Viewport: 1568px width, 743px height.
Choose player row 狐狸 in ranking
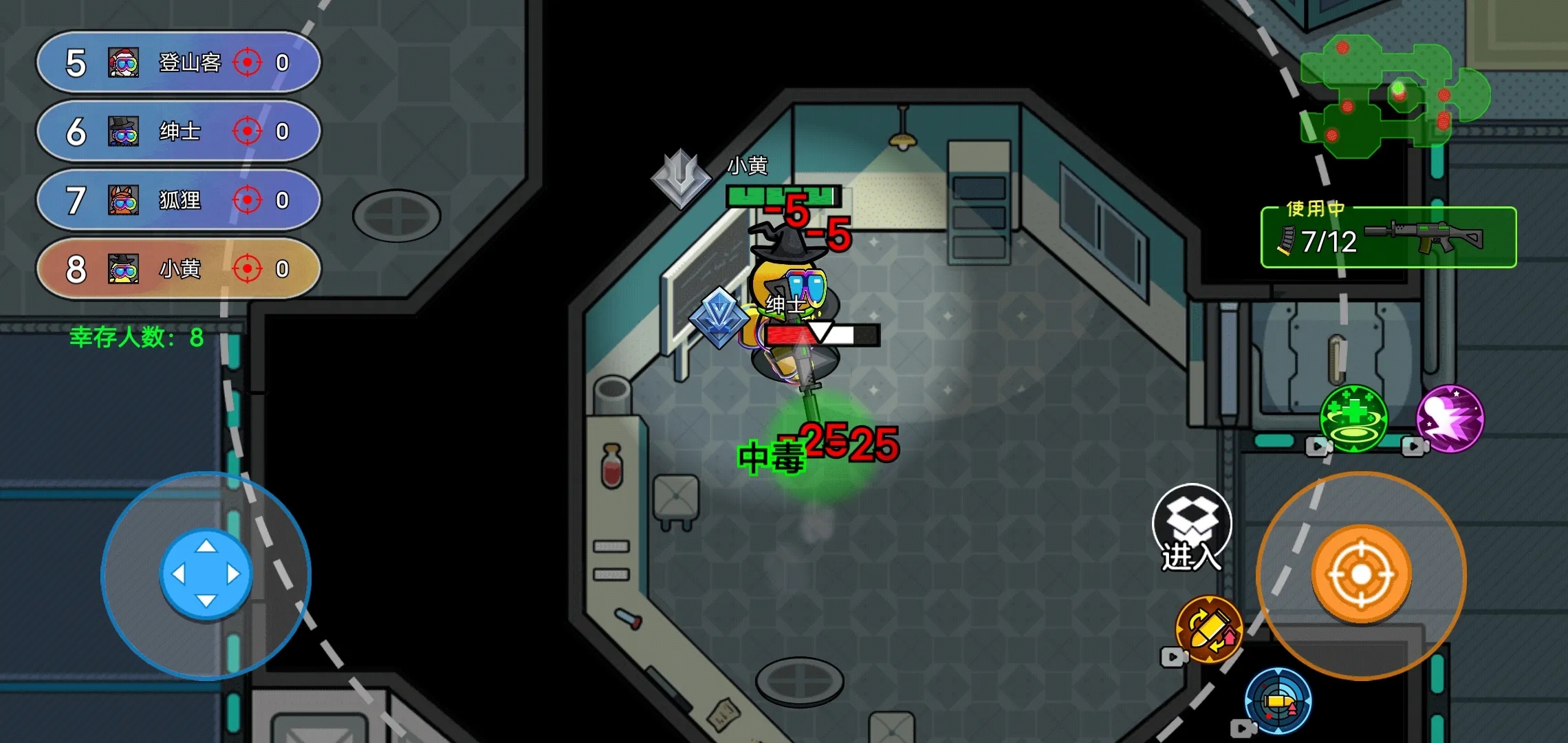click(178, 200)
